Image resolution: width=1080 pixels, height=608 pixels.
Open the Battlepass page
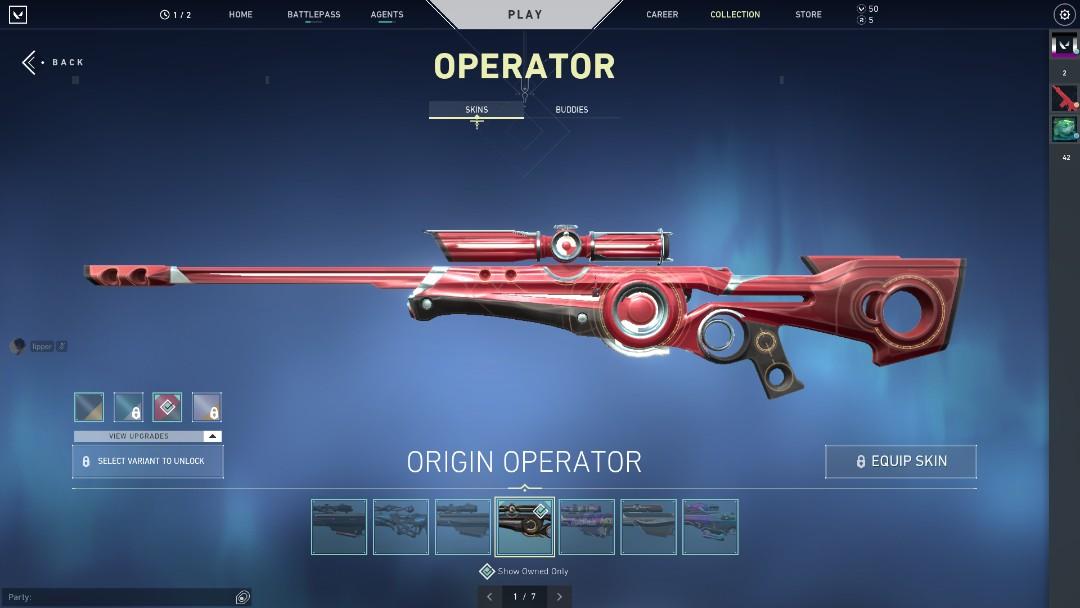(313, 15)
